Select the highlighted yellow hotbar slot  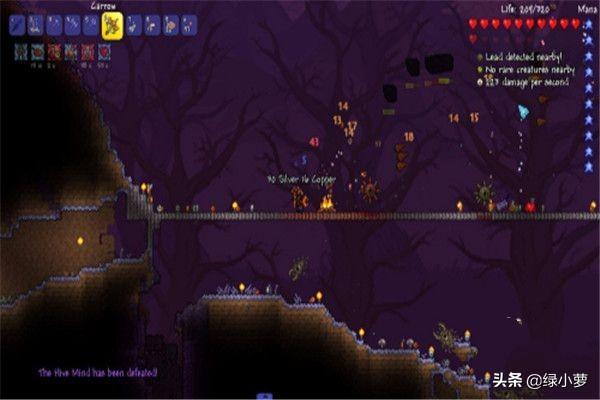(111, 24)
